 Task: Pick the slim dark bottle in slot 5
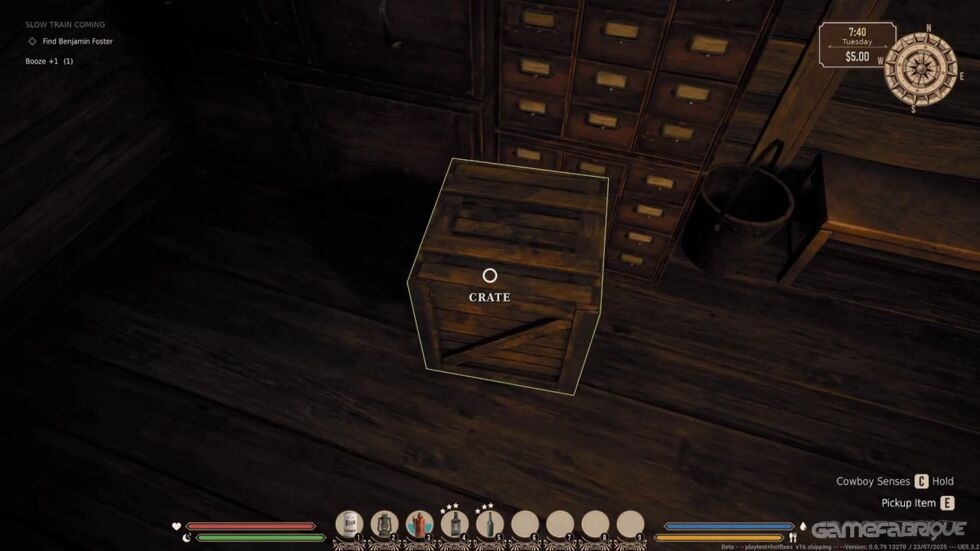[489, 524]
